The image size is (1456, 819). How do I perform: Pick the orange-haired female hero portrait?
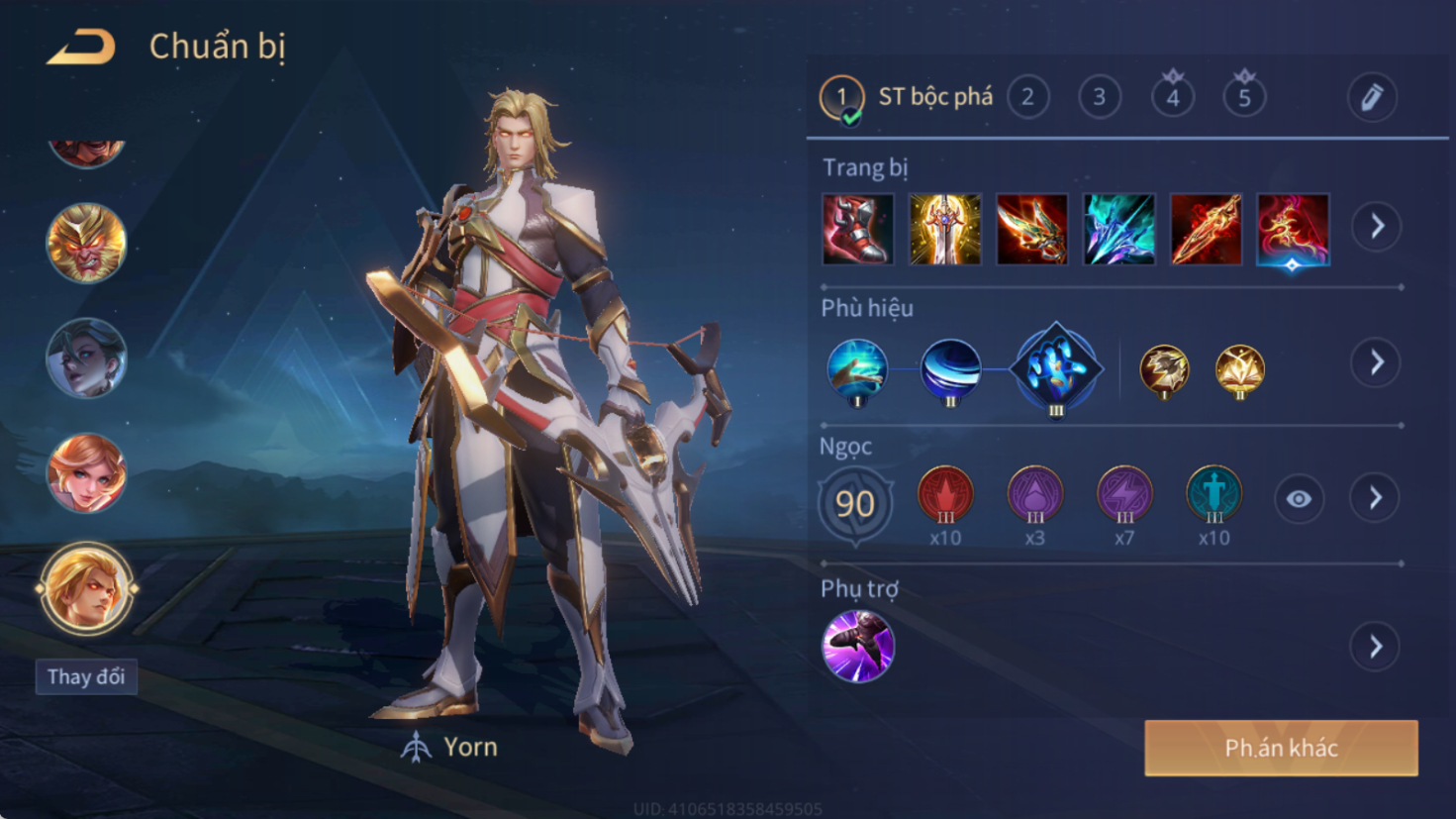(86, 473)
